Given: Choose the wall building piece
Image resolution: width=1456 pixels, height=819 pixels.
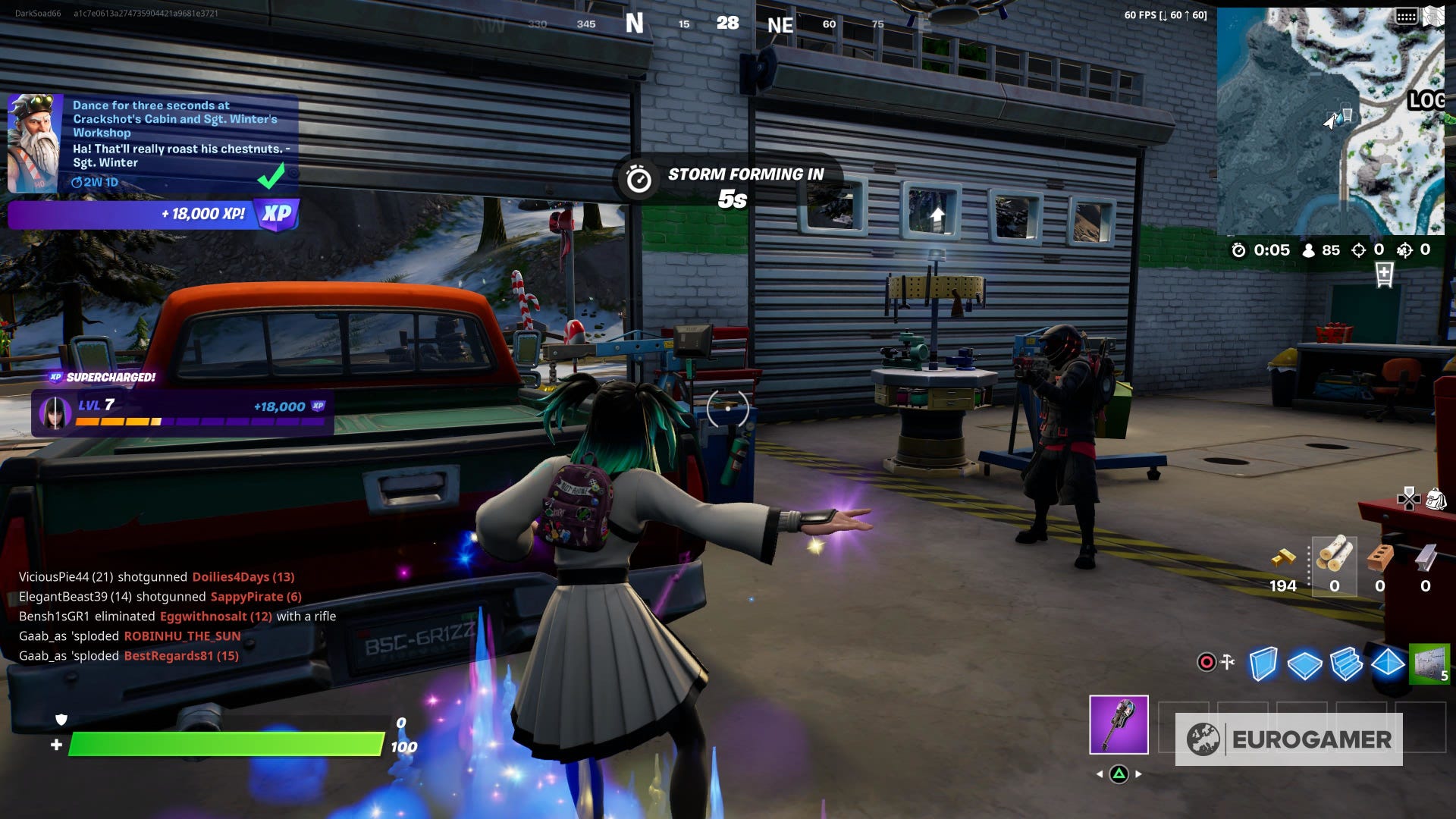Looking at the screenshot, I should tap(1263, 664).
